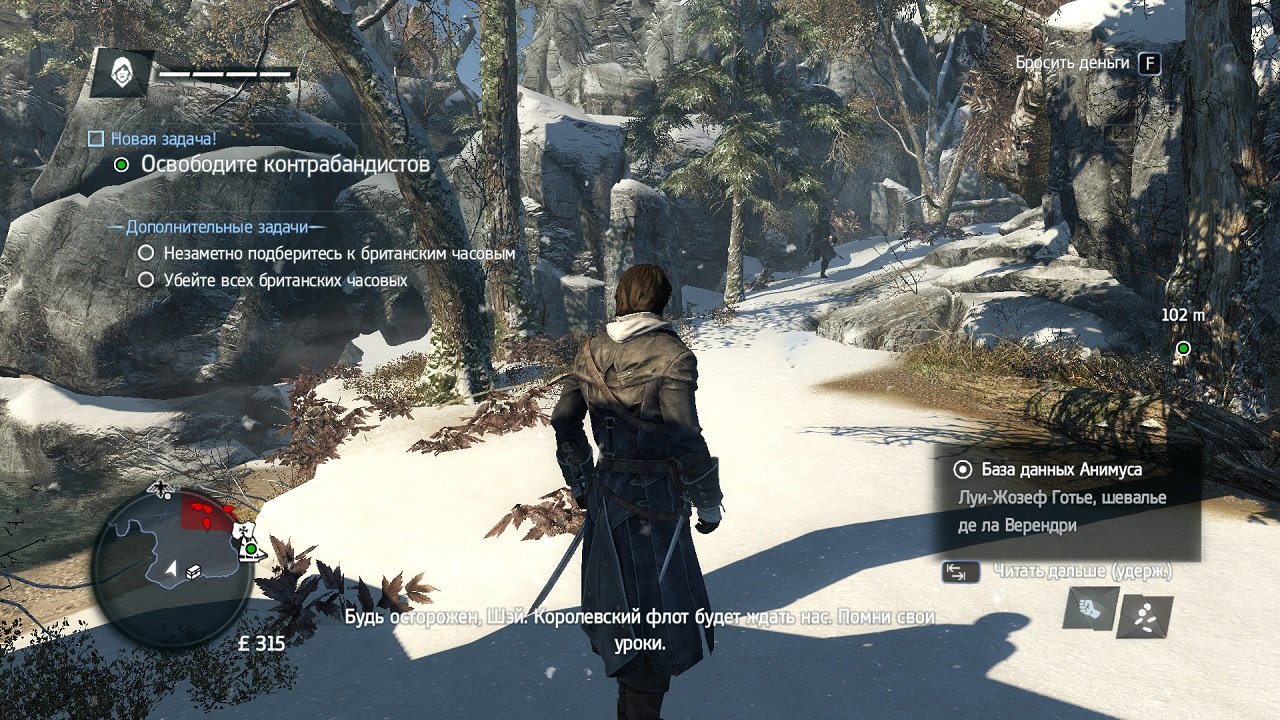Click the Tab key icon next to Читать дальше
The width and height of the screenshot is (1280, 720).
[x=961, y=570]
